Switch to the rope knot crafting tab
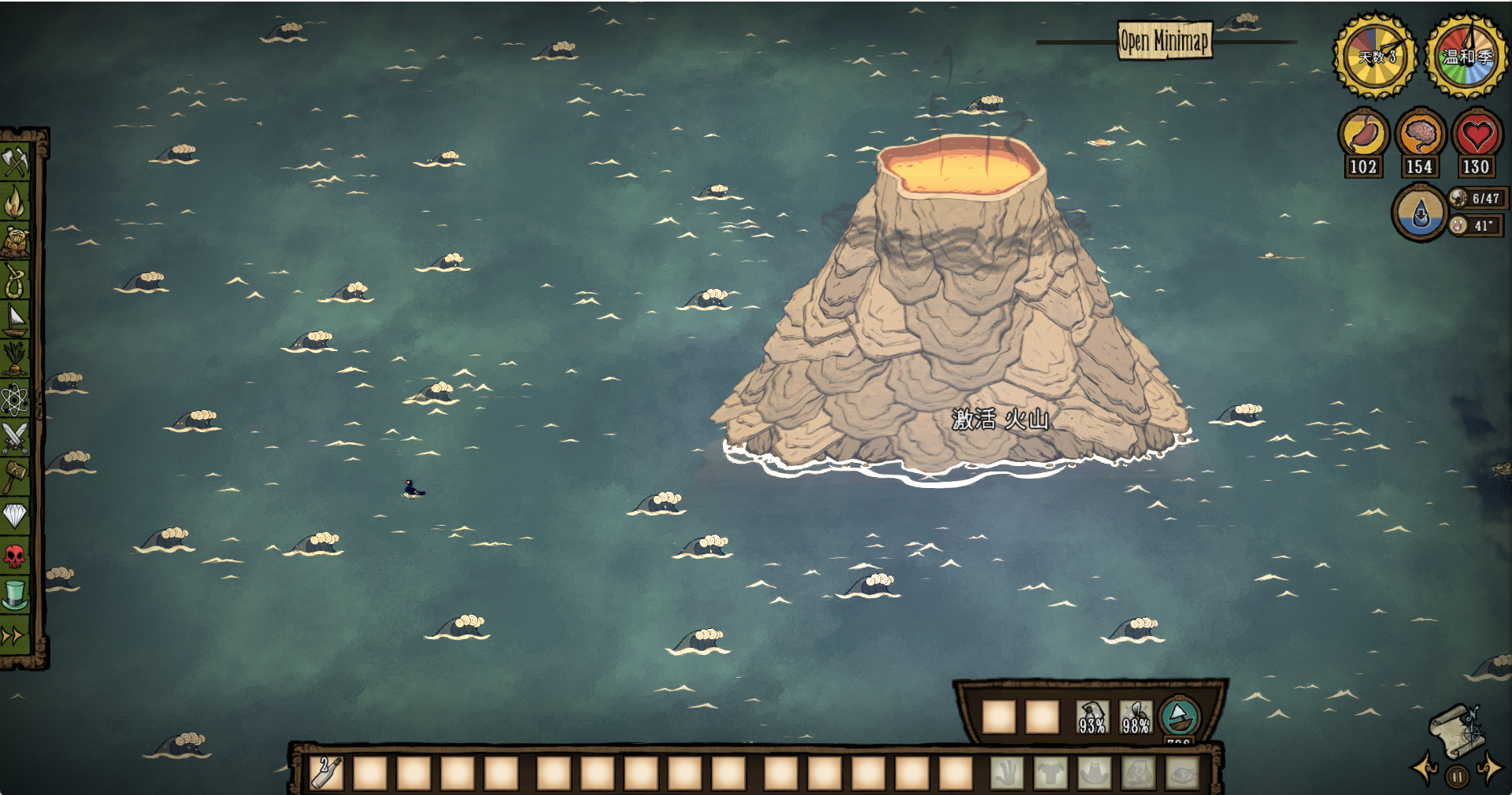Image resolution: width=1512 pixels, height=795 pixels. [x=15, y=280]
